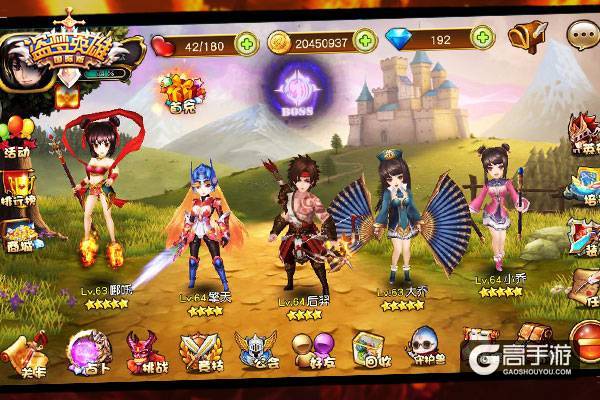Buy more gold coins with plus button

[365, 42]
